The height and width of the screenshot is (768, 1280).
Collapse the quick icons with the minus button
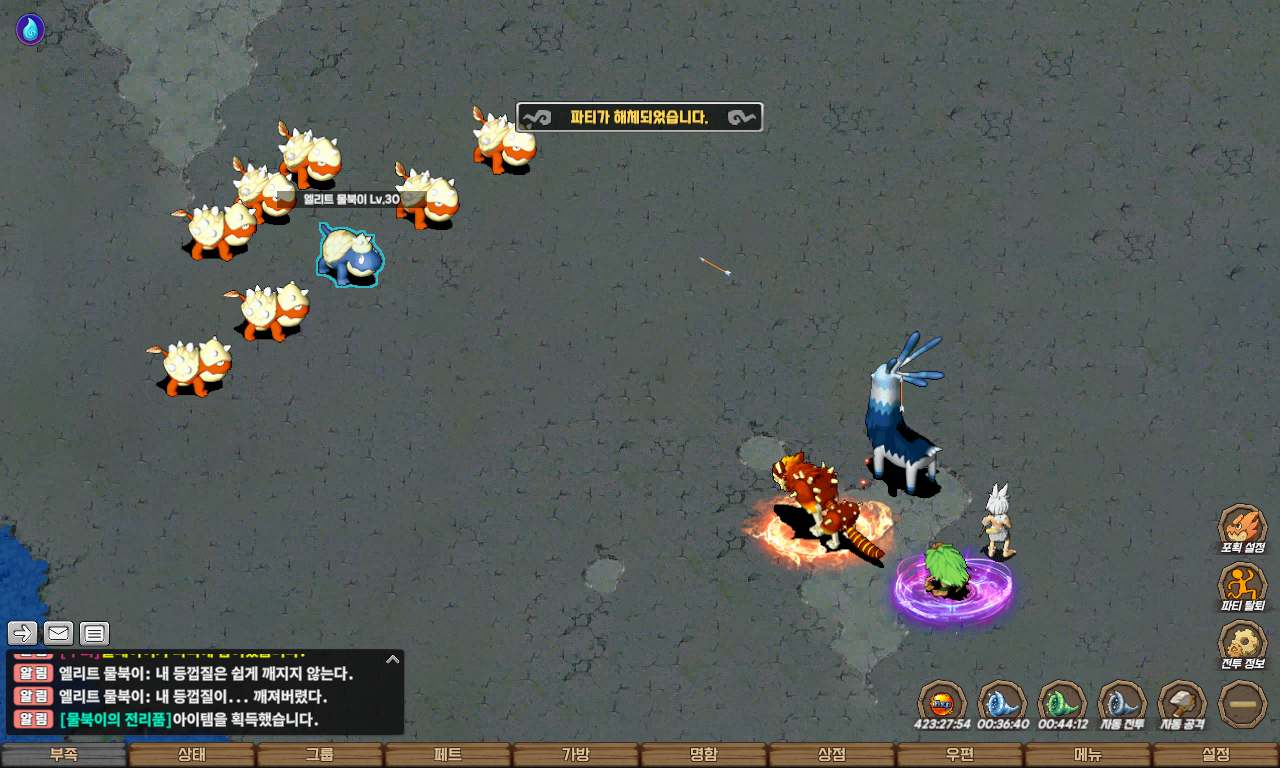coord(1243,703)
